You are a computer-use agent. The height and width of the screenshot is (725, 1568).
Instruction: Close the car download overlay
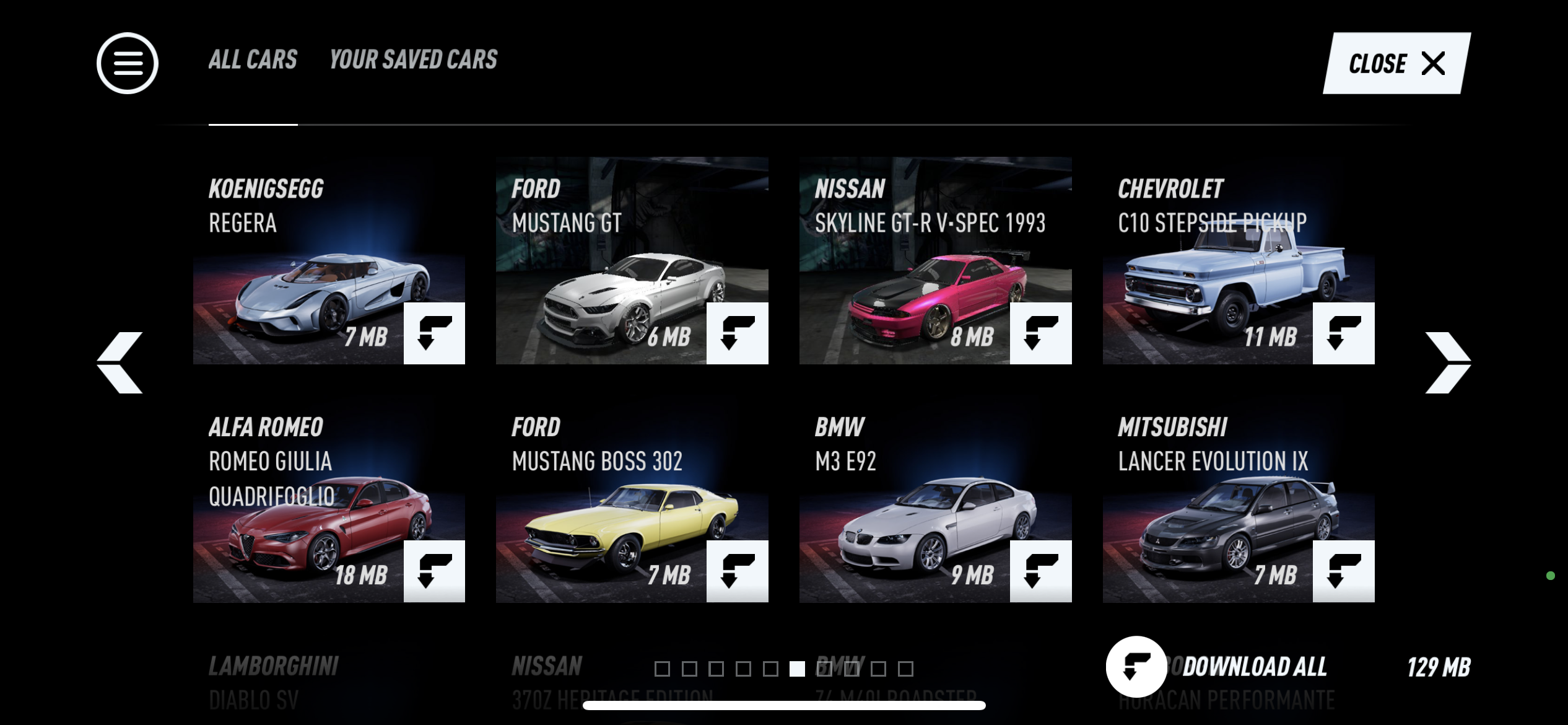pyautogui.click(x=1393, y=63)
